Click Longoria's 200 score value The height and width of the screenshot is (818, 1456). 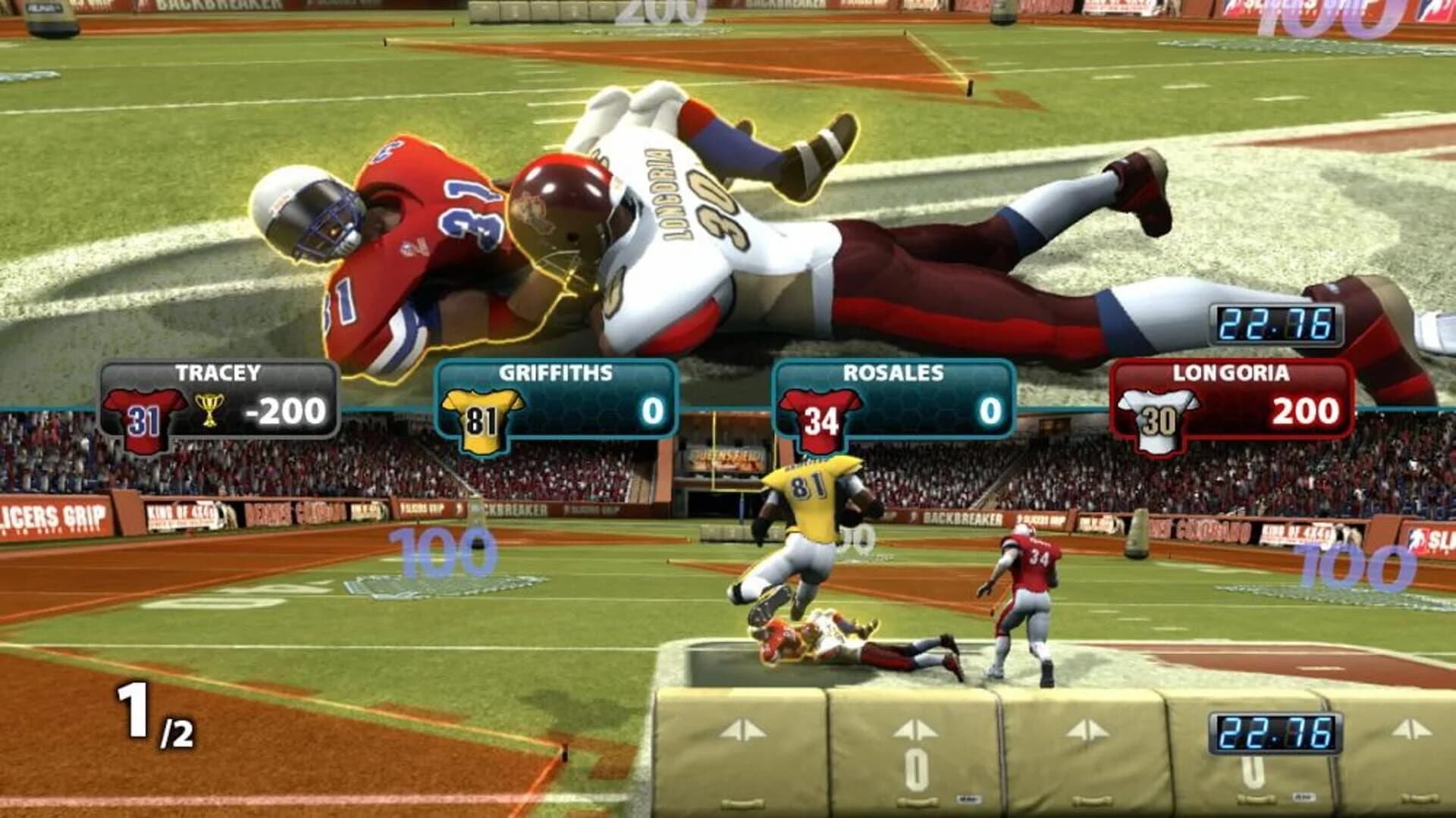click(1307, 412)
